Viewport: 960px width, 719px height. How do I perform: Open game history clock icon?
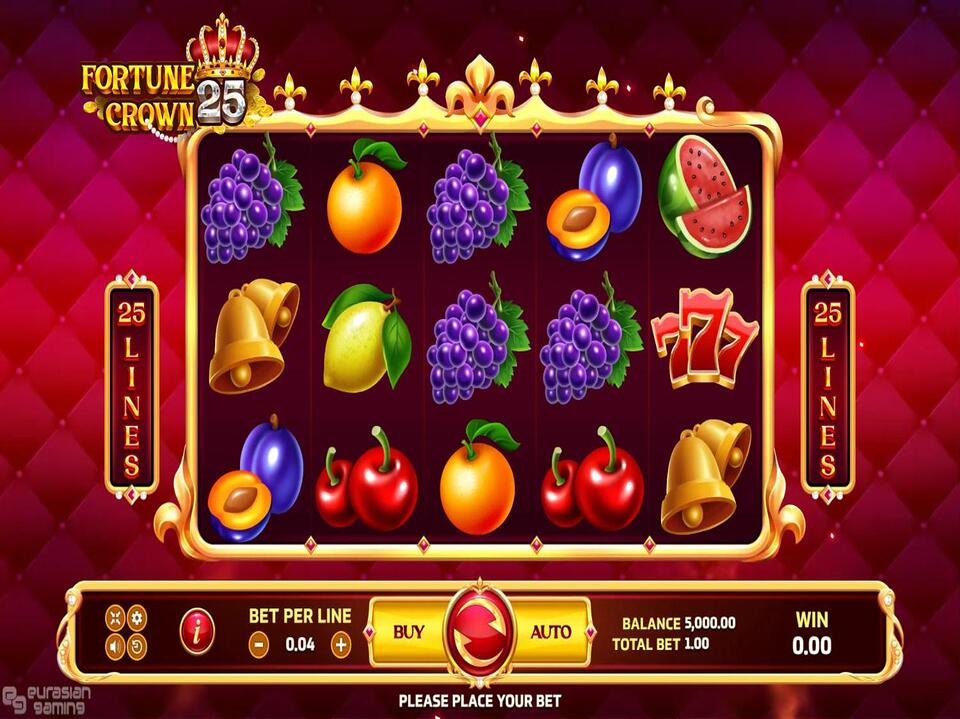click(137, 646)
